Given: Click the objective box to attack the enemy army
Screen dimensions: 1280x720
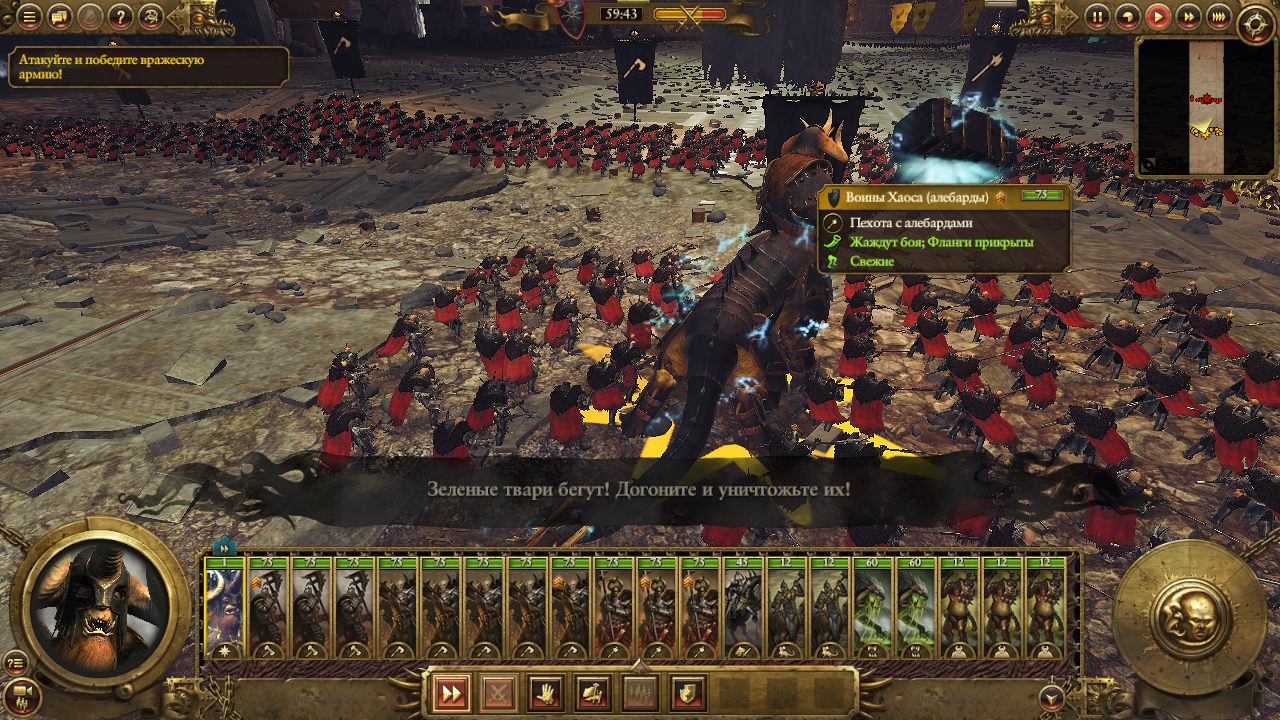Looking at the screenshot, I should pyautogui.click(x=148, y=67).
